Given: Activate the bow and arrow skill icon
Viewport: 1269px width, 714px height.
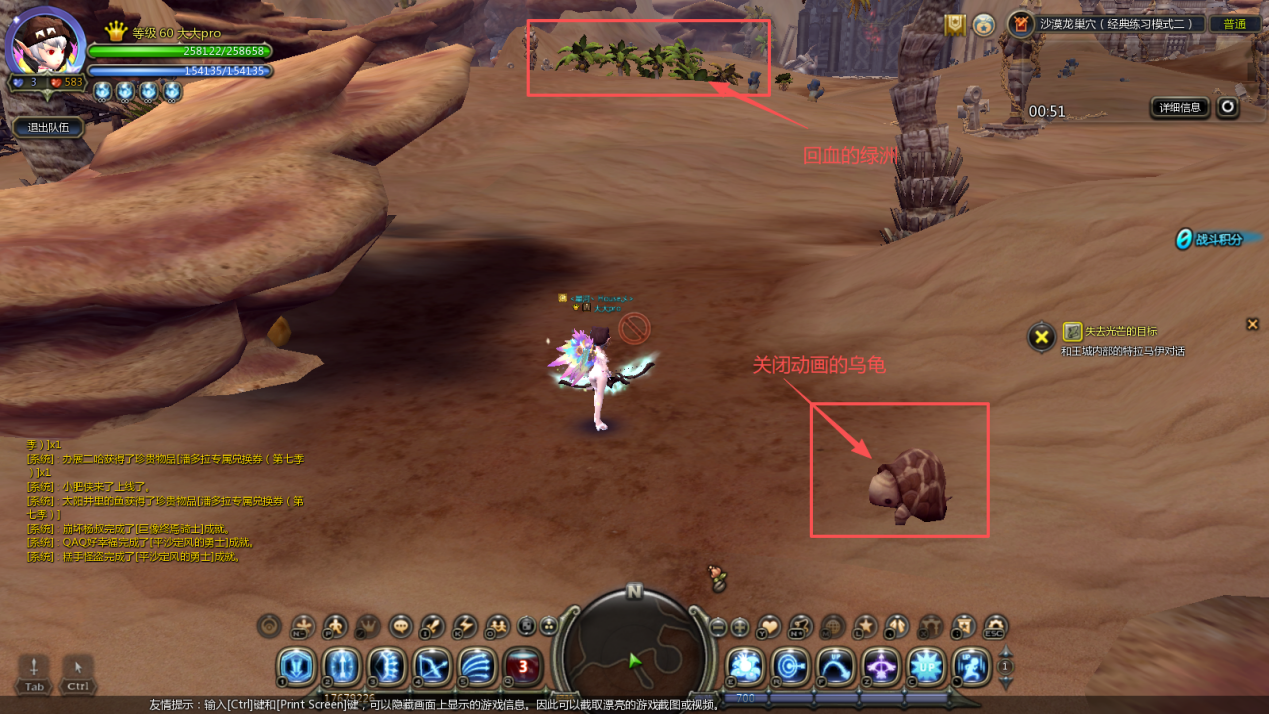Looking at the screenshot, I should 432,666.
